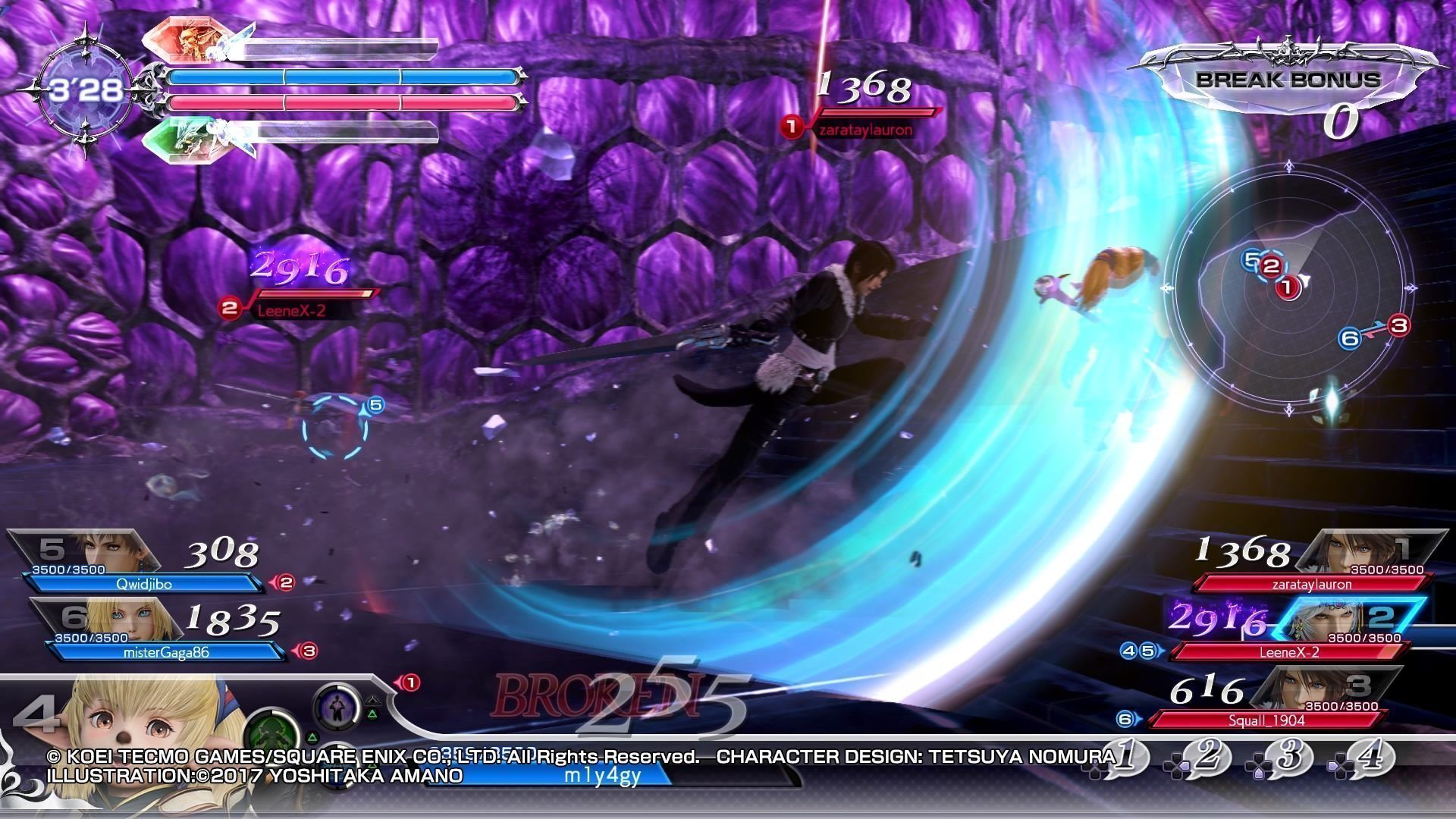Target enemy LeeneX-2 in the enemy list
The height and width of the screenshot is (819, 1456).
(1289, 651)
